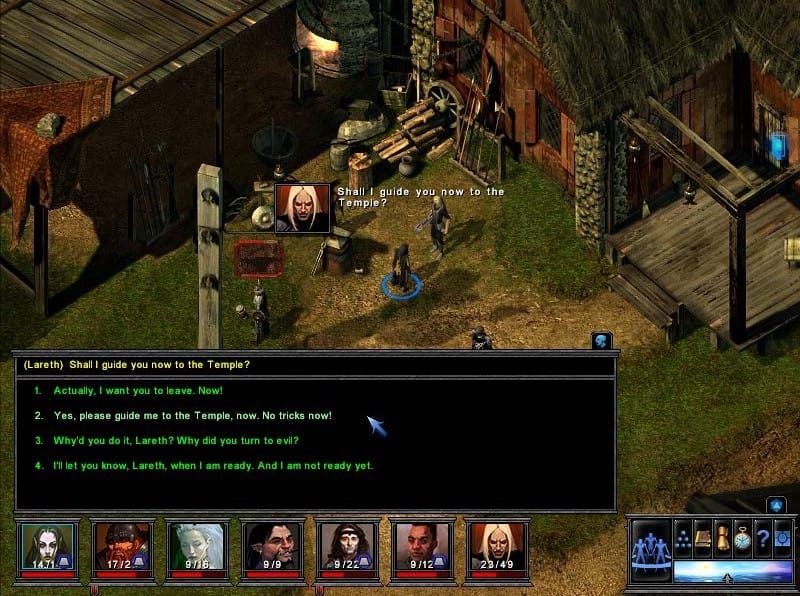Open the formation dots button
This screenshot has height=596, width=800.
tap(683, 537)
